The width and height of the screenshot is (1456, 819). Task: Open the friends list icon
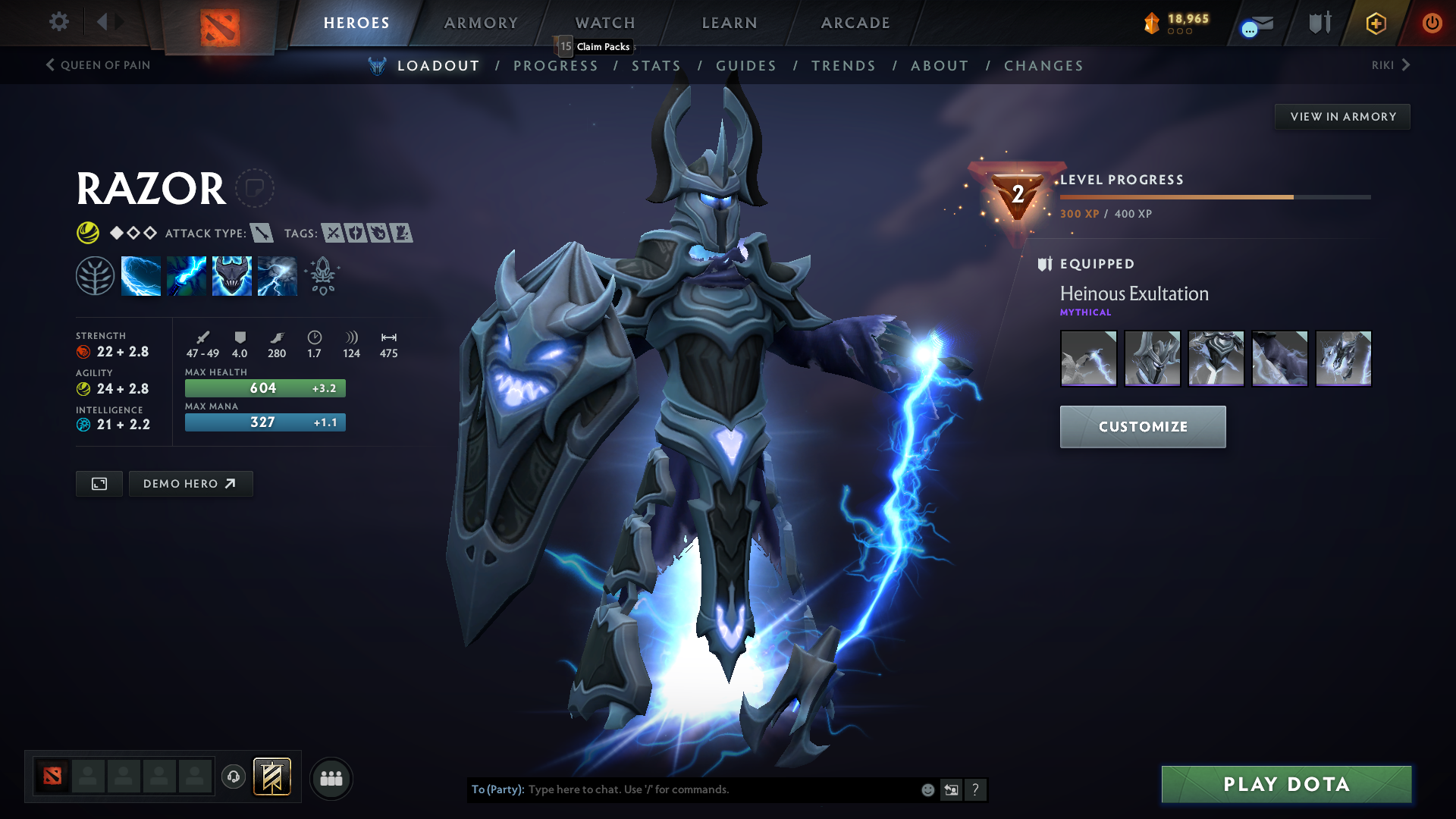coord(331,777)
